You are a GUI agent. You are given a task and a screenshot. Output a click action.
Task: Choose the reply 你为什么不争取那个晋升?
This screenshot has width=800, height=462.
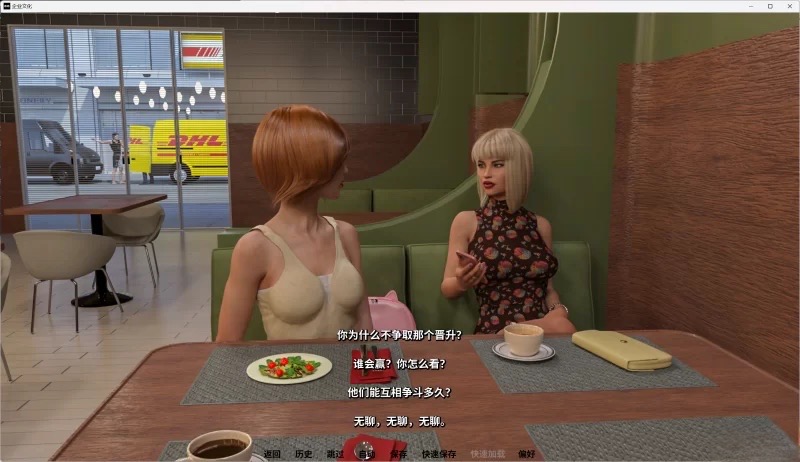tap(399, 335)
